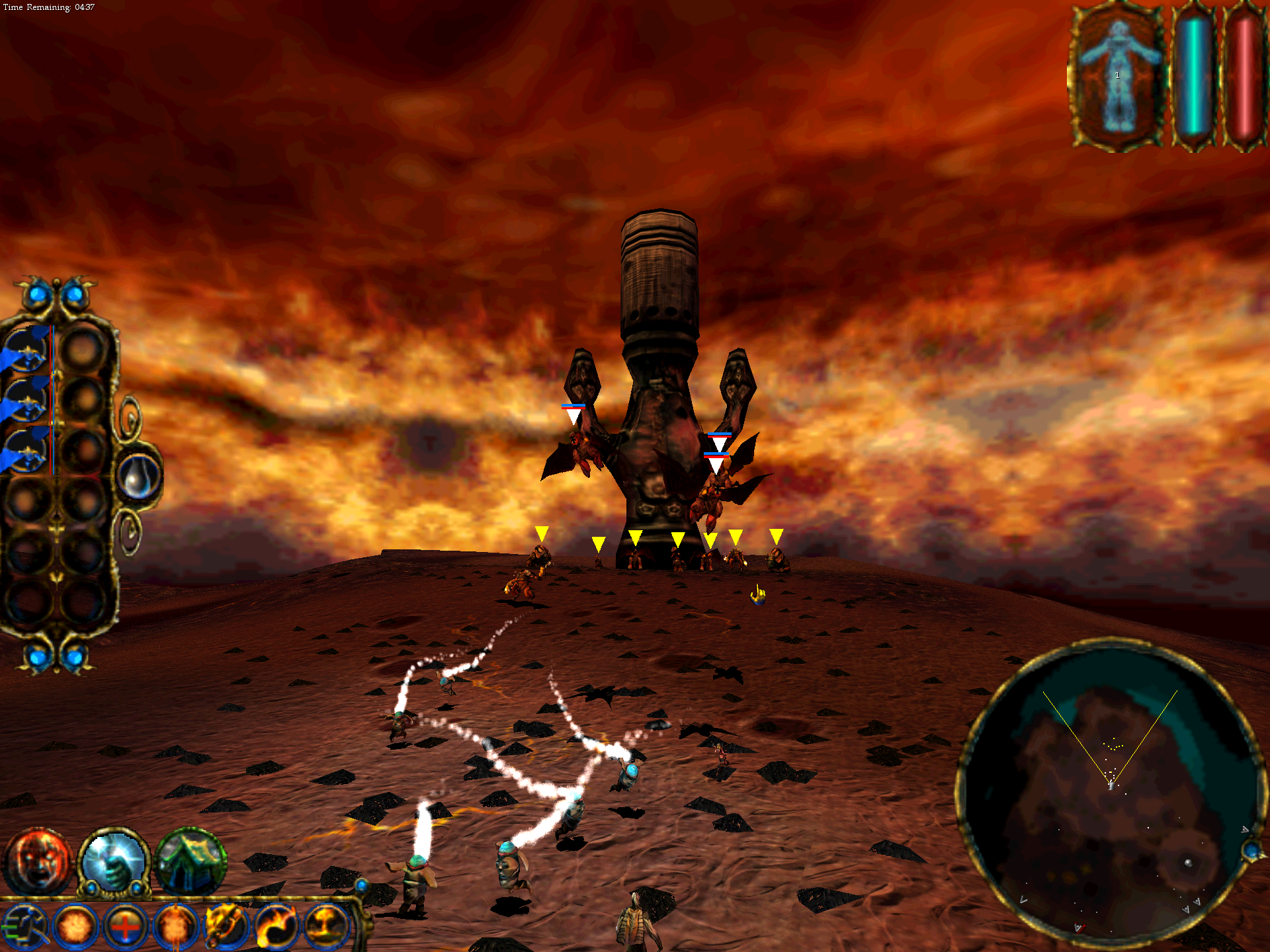Click the water droplet orb on squad panel

click(x=139, y=476)
